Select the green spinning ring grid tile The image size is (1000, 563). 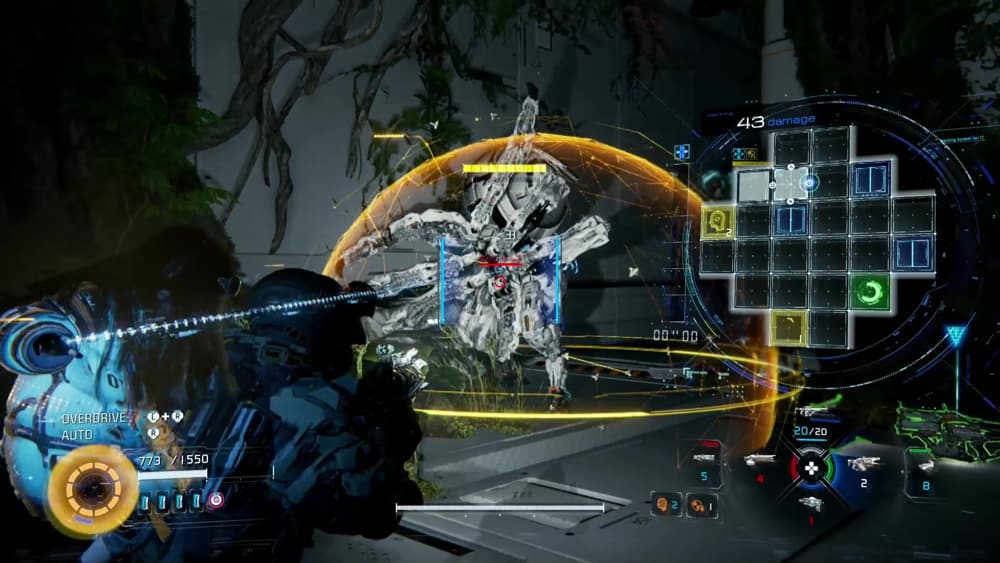(869, 291)
